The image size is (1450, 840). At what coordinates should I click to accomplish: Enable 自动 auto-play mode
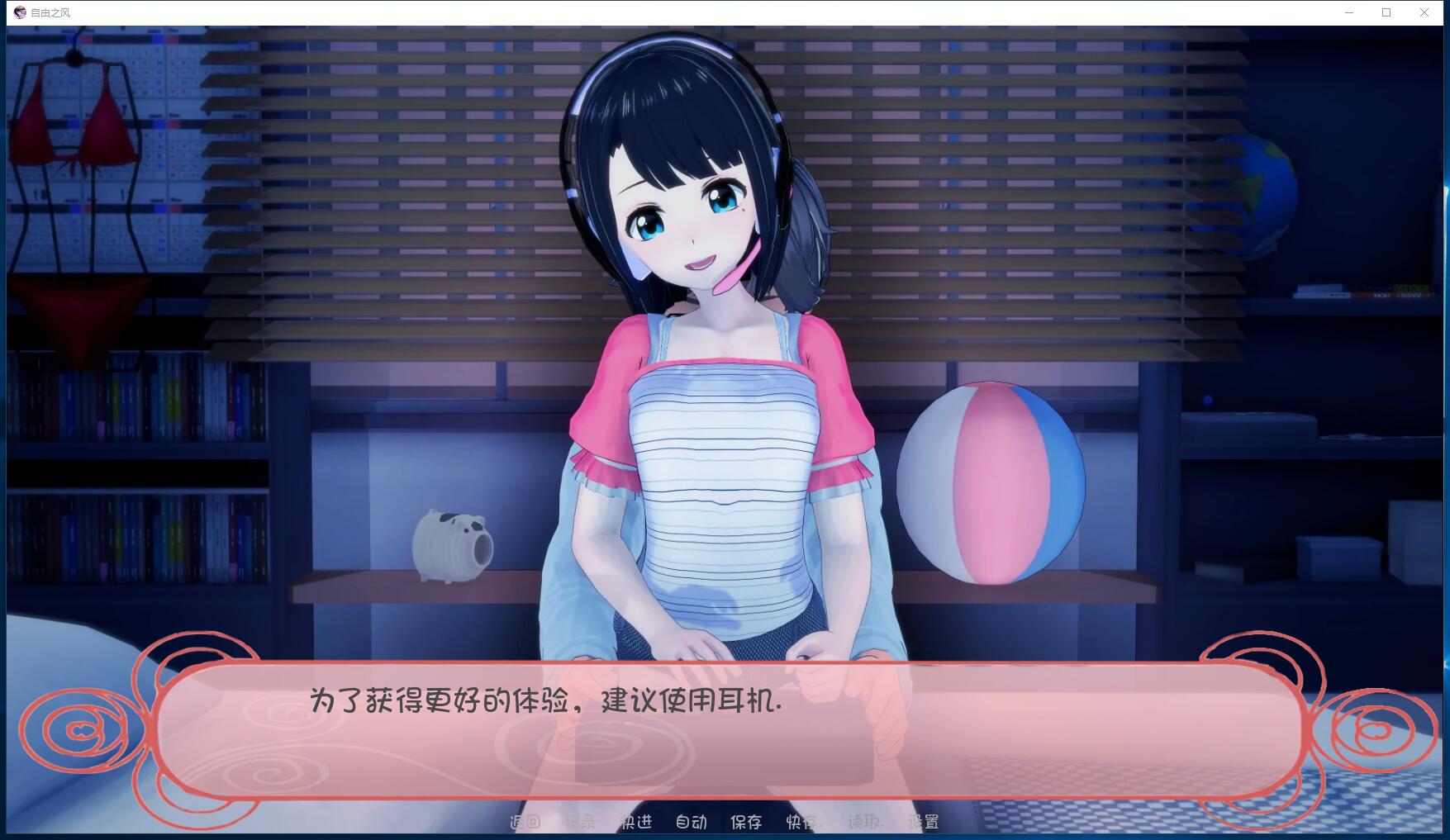click(x=692, y=822)
